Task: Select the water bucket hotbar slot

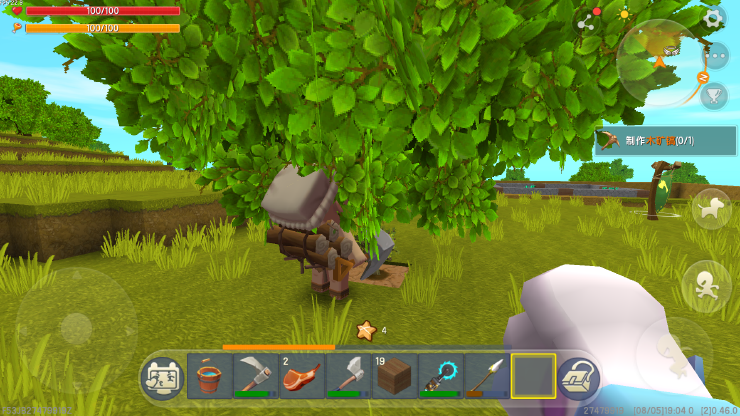Action: [210, 377]
